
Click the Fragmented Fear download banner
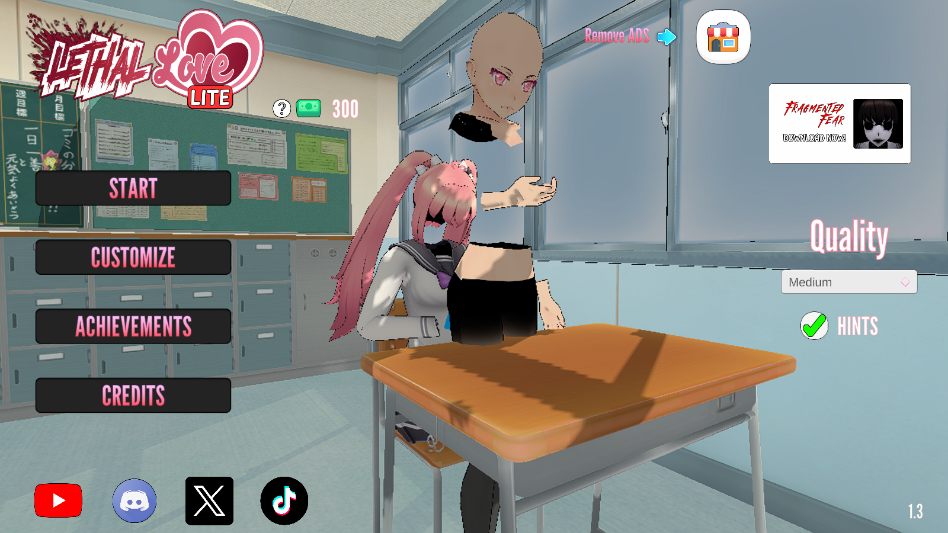[x=839, y=123]
